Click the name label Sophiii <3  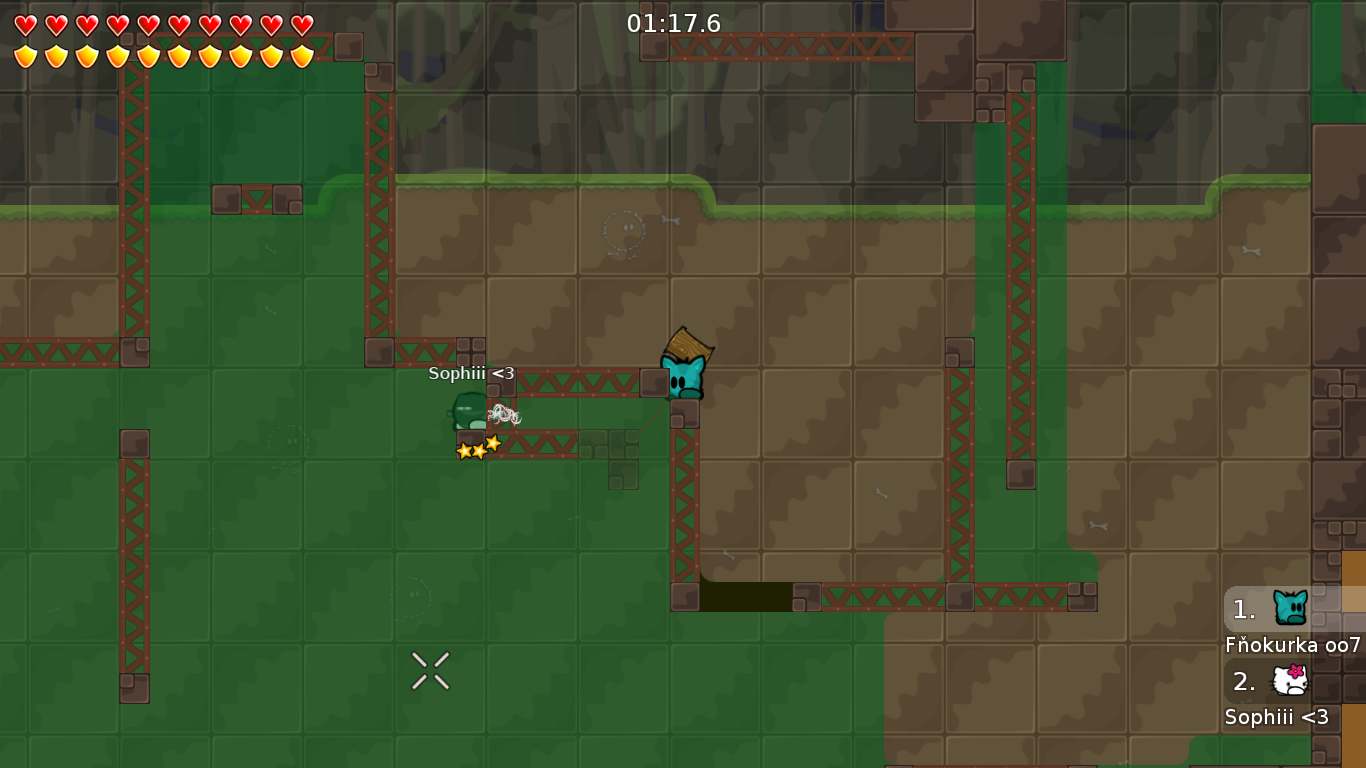click(x=1277, y=718)
